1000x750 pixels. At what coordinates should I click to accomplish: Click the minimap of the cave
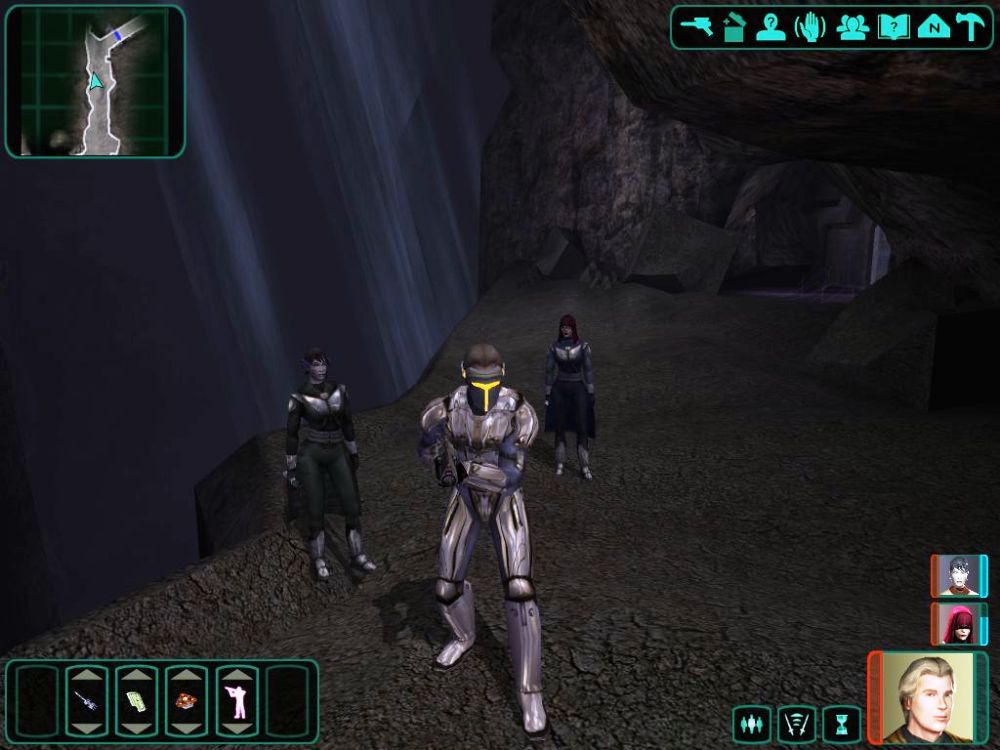point(95,81)
